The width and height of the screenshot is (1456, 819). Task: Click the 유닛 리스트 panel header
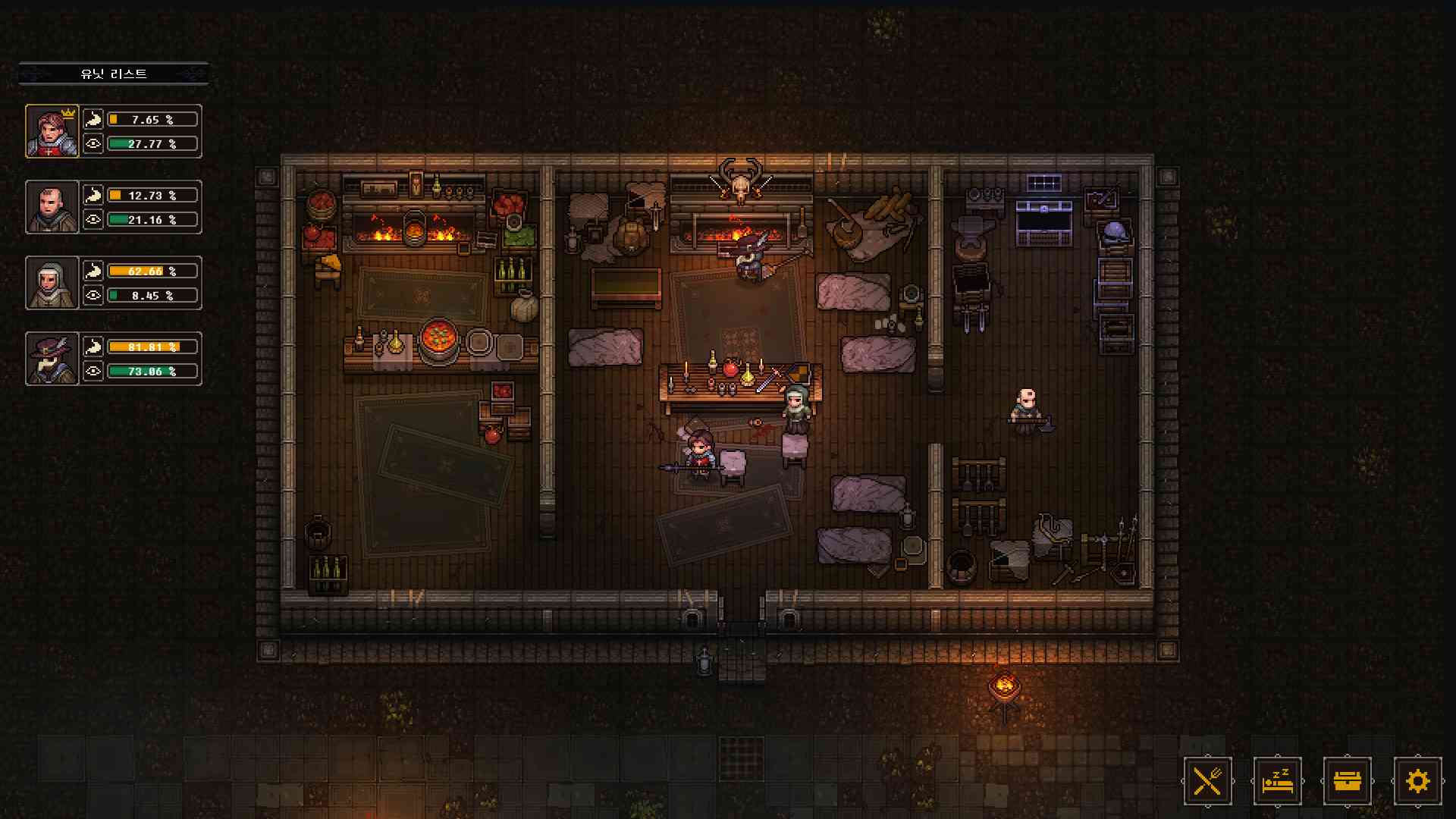pyautogui.click(x=114, y=74)
